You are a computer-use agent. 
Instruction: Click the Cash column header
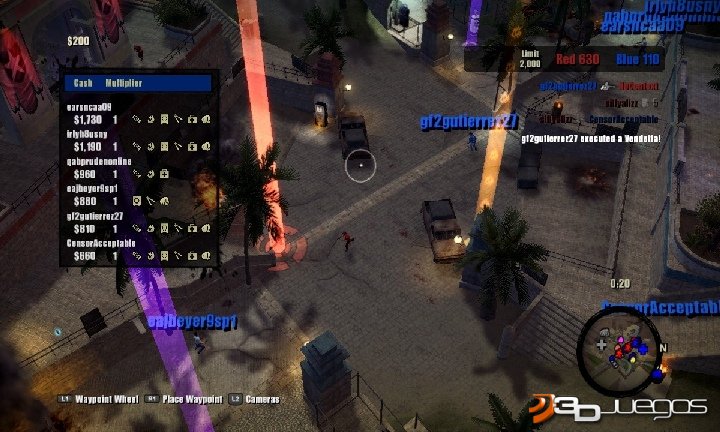click(x=81, y=84)
